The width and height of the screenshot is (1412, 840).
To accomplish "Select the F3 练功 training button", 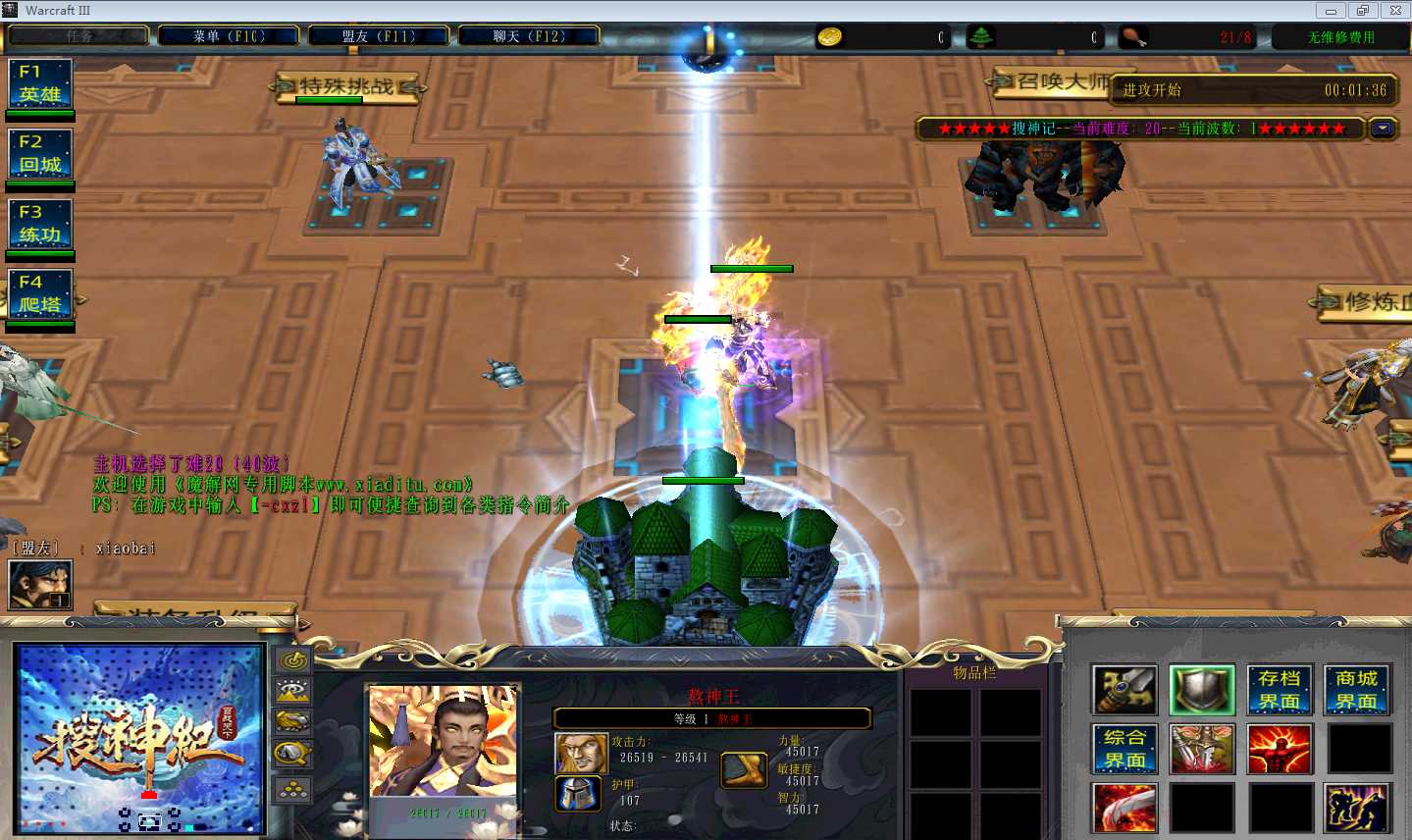I will pos(40,224).
